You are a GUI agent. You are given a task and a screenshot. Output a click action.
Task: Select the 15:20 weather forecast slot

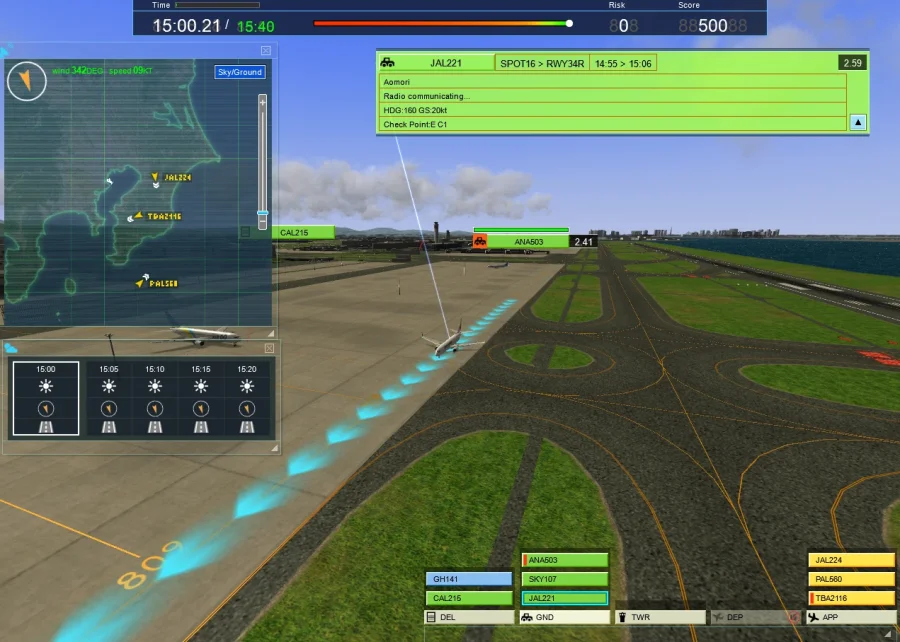coord(247,398)
